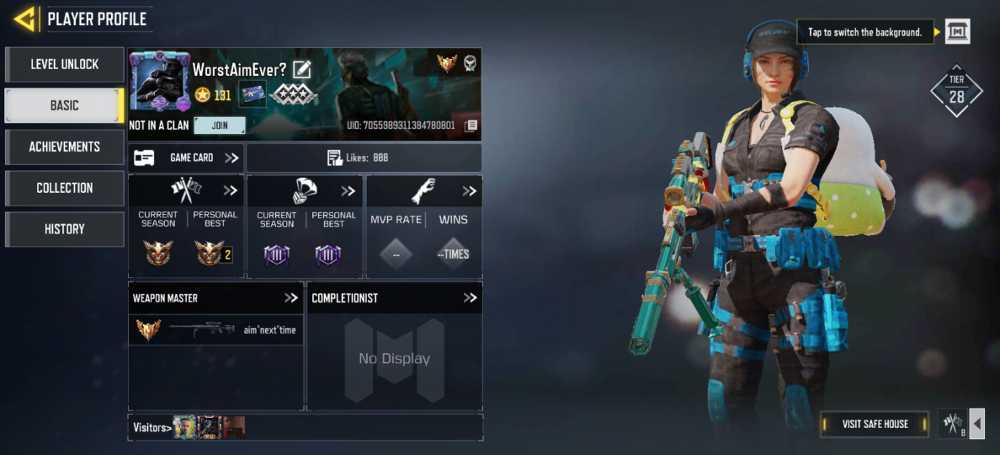Select the Basic profile tab
The image size is (1000, 455).
pos(64,105)
